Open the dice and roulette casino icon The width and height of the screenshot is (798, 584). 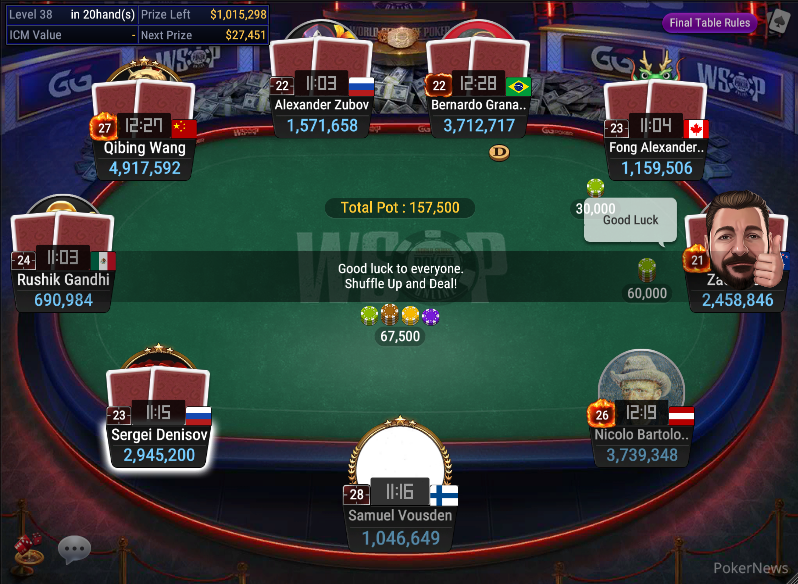(x=27, y=549)
